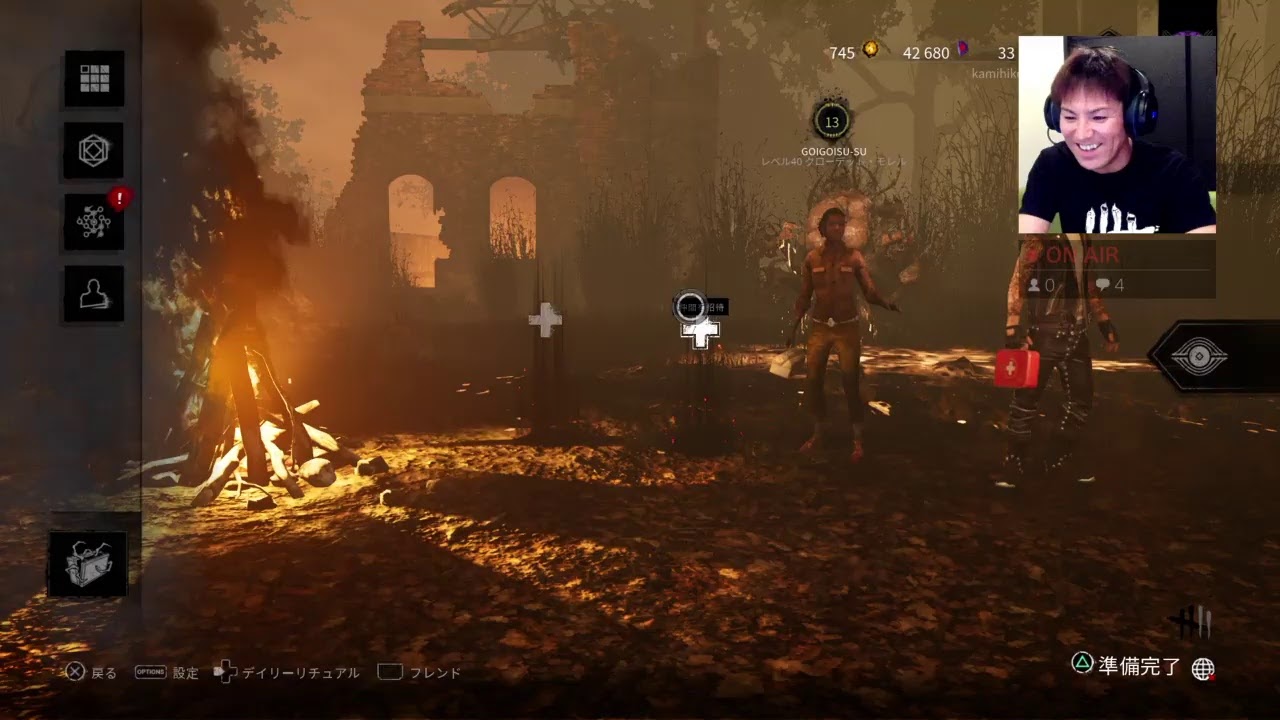1280x720 pixels.
Task: Go back with 戻る
Action: point(91,673)
